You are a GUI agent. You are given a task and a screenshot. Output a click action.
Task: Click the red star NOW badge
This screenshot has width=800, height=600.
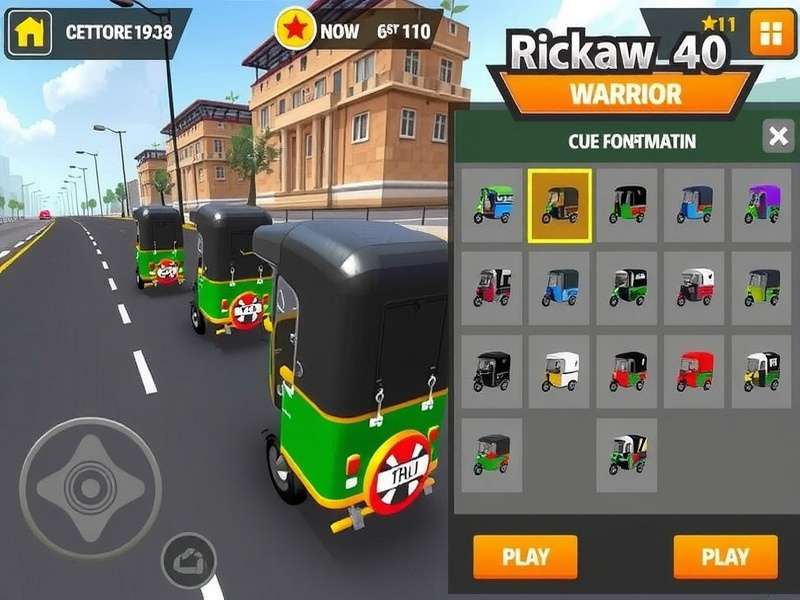click(x=296, y=31)
